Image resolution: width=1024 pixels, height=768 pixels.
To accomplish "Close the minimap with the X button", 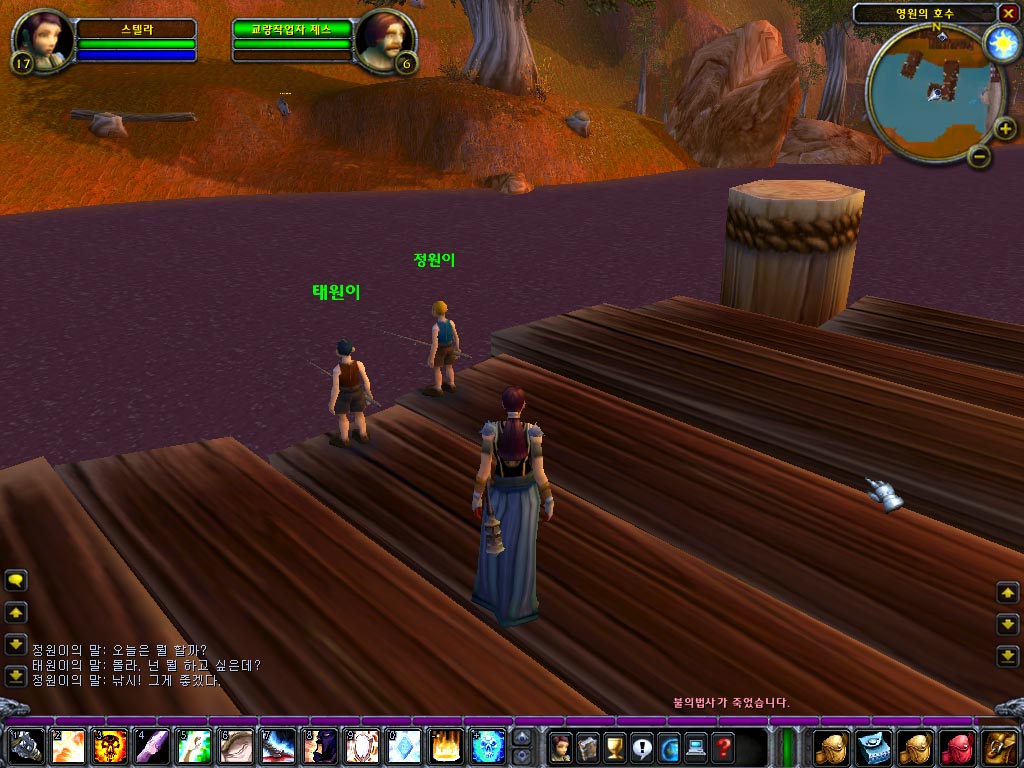I will 1008,13.
